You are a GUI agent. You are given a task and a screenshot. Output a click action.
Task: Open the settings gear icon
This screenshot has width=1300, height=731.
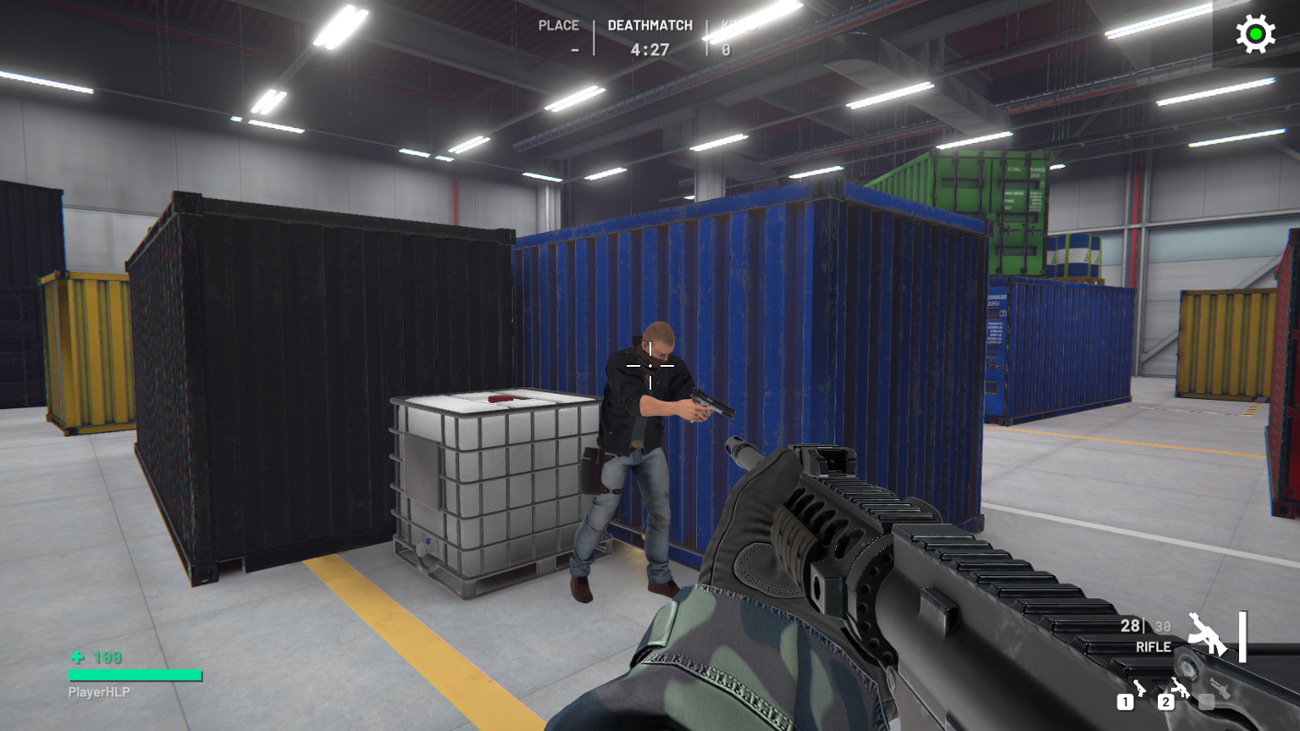[1253, 33]
